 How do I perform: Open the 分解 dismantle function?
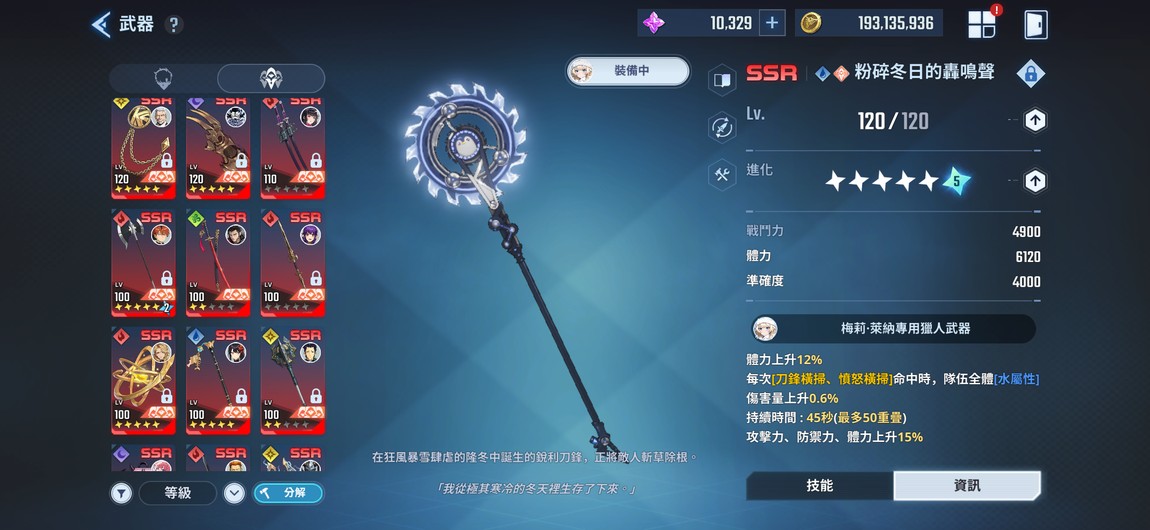click(x=288, y=492)
